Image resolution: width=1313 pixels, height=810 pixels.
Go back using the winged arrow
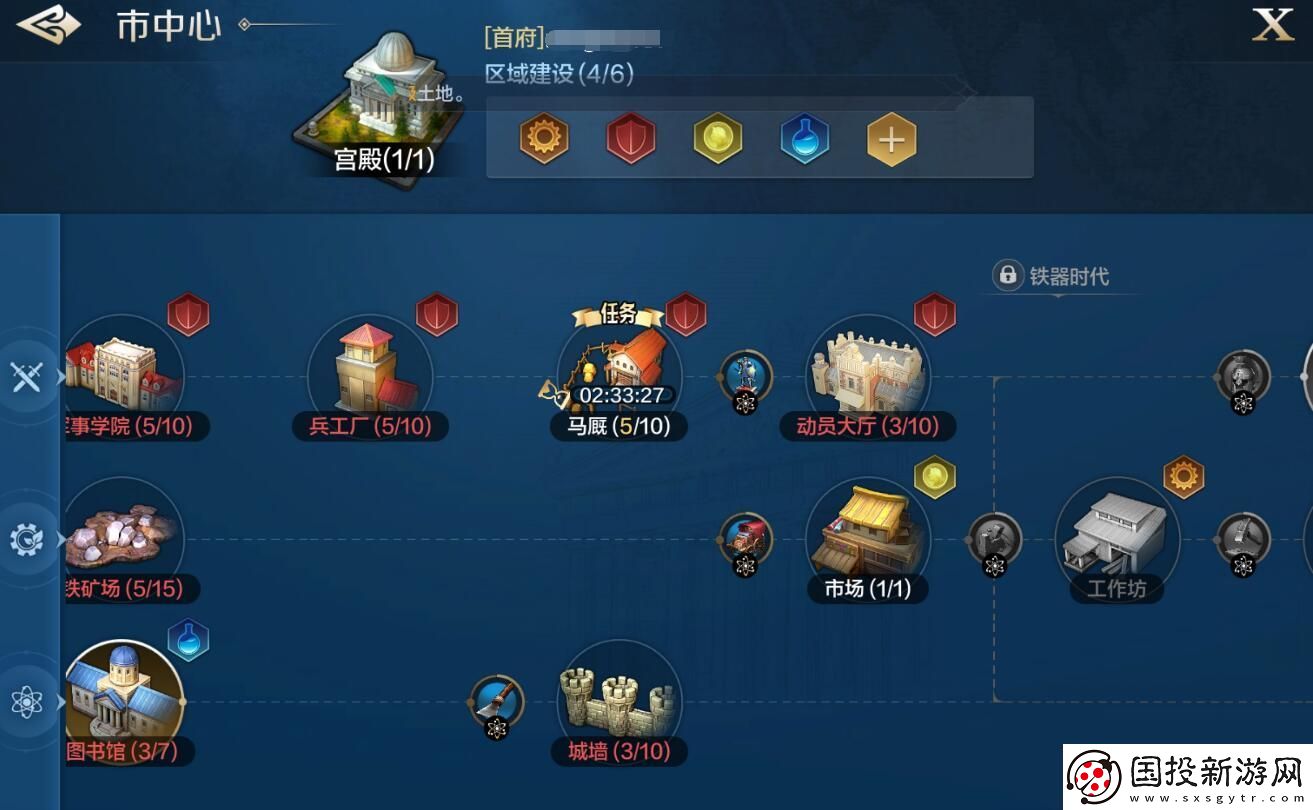pos(48,26)
